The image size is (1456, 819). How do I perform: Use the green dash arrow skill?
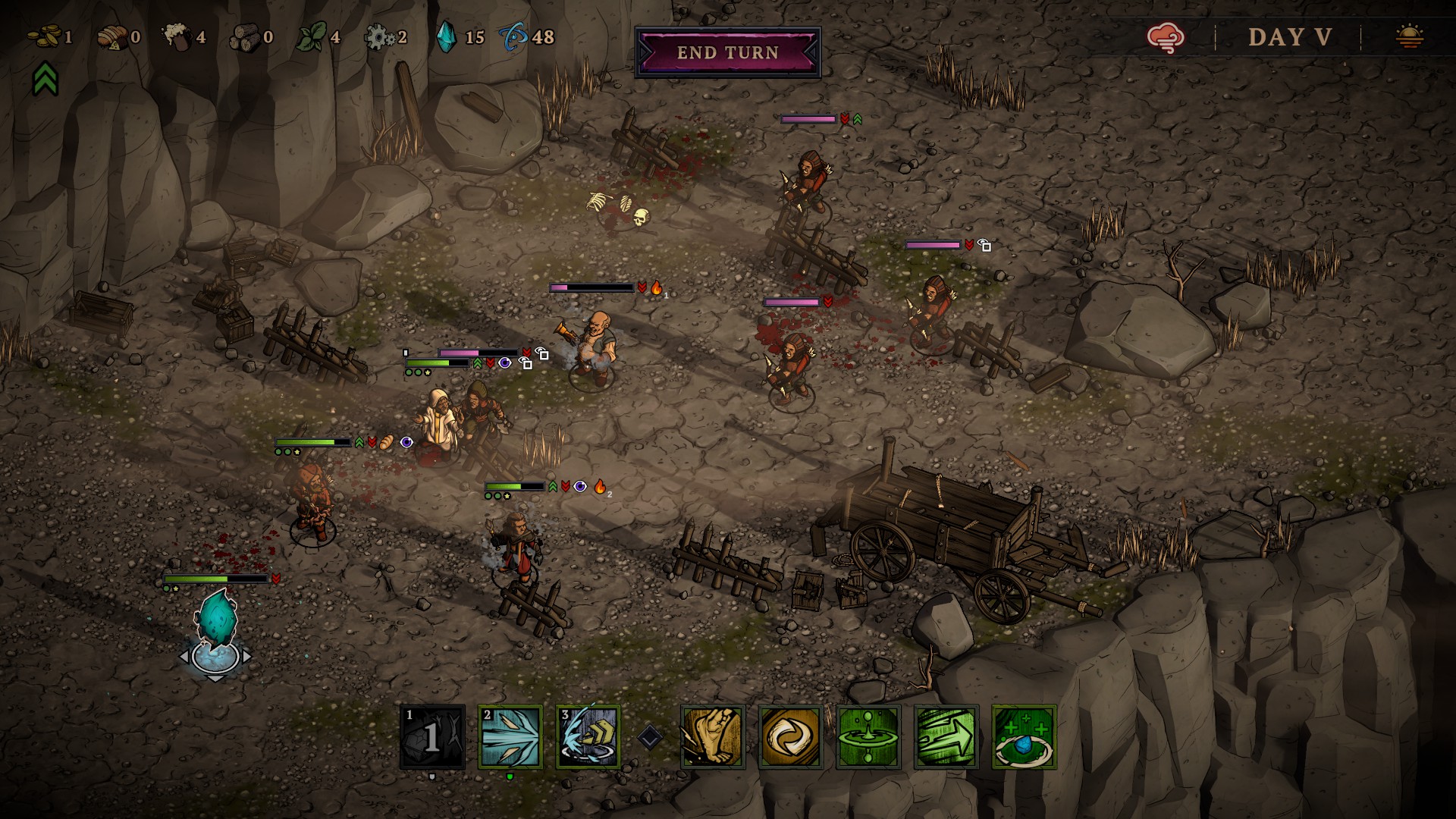[x=946, y=737]
